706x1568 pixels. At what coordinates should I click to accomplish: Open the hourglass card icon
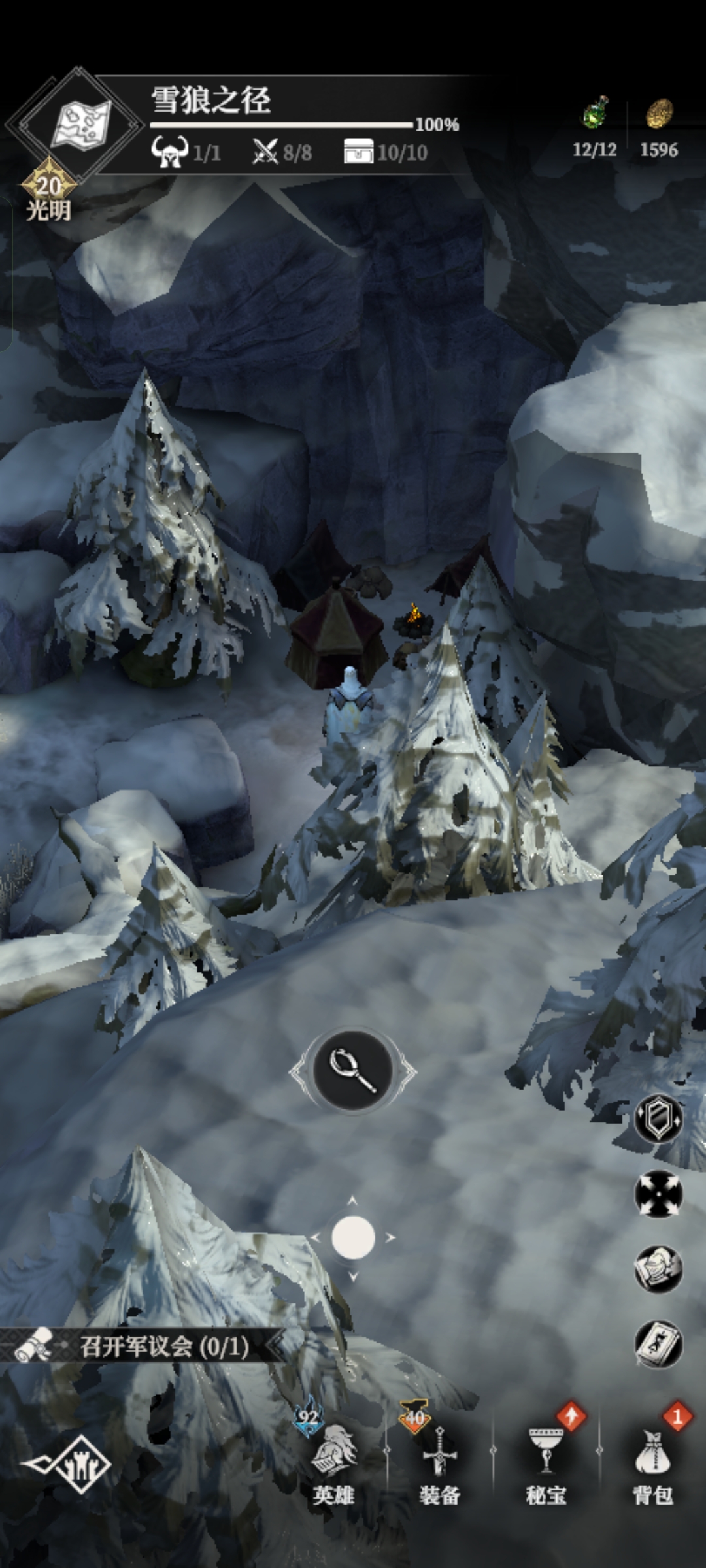coord(658,1345)
